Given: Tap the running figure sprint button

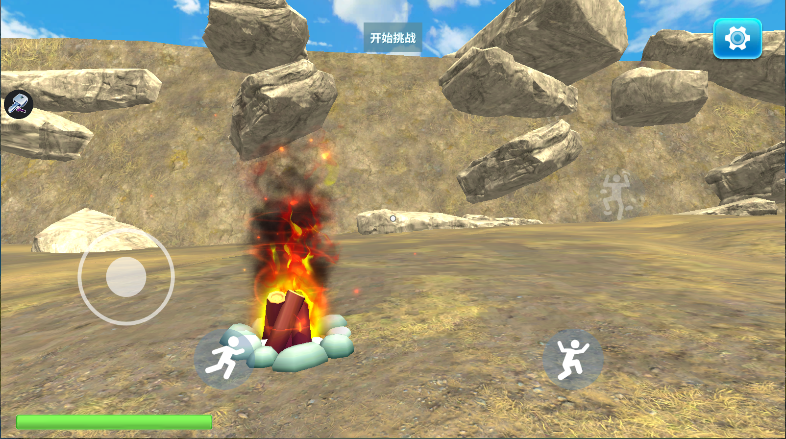Looking at the screenshot, I should (x=225, y=359).
